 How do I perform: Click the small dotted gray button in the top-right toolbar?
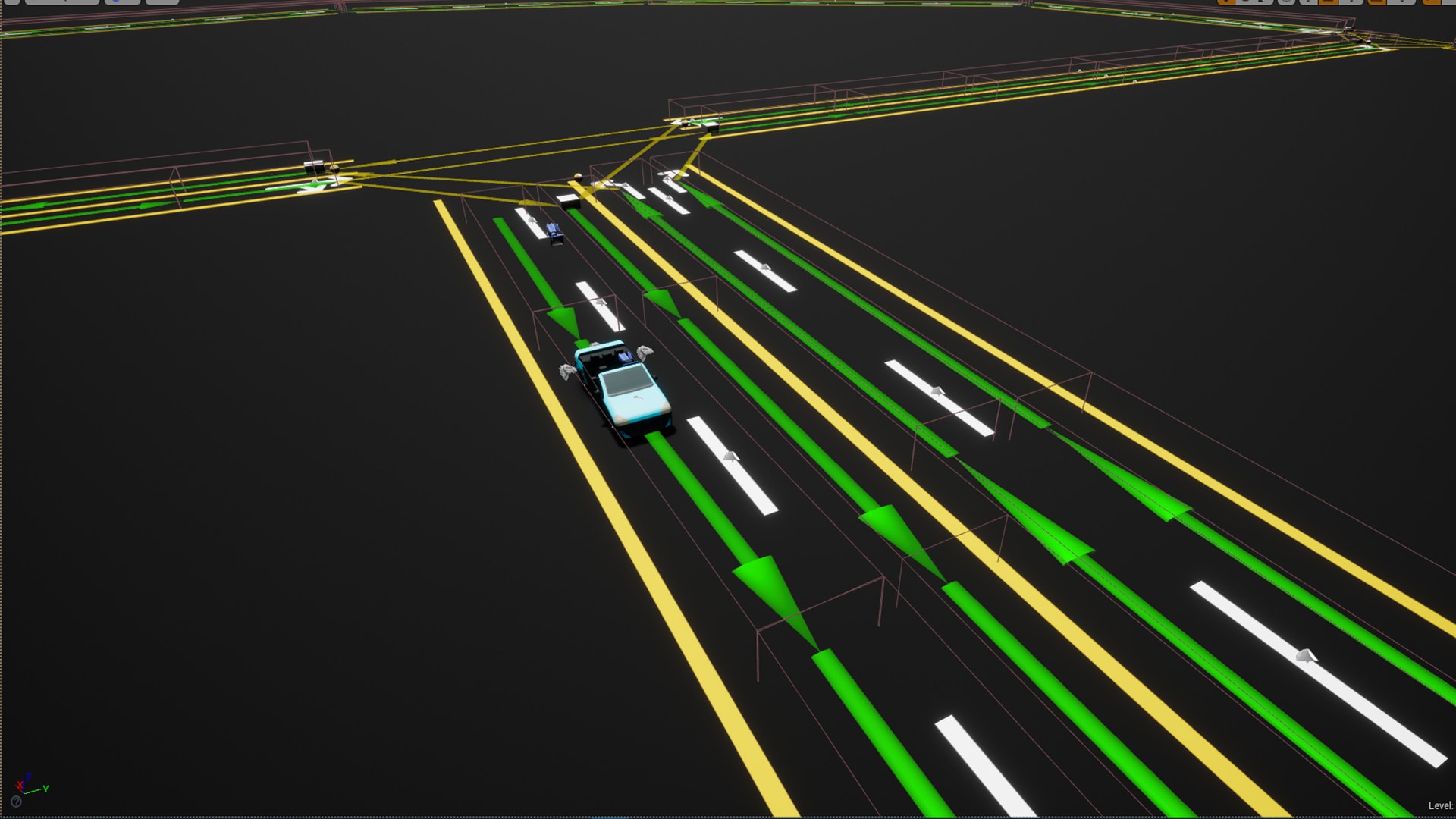(1308, 5)
